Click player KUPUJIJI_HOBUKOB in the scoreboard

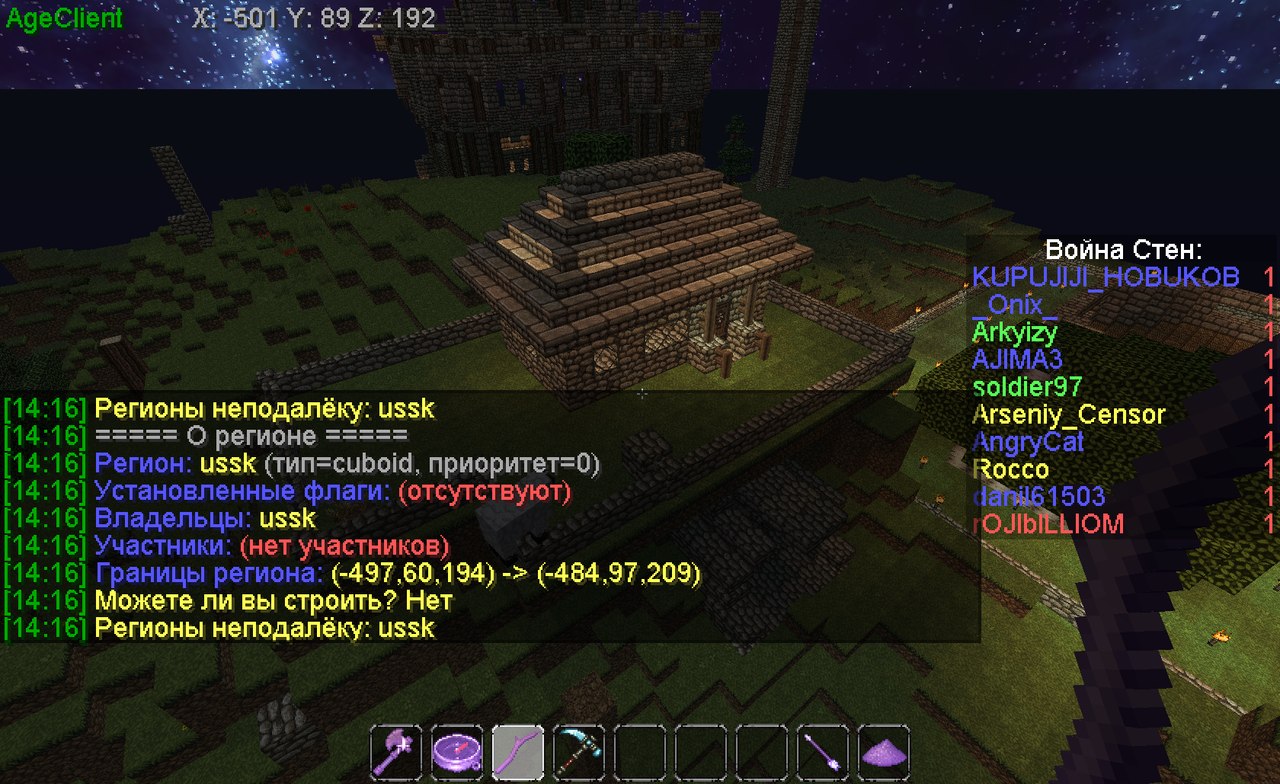click(x=1105, y=277)
